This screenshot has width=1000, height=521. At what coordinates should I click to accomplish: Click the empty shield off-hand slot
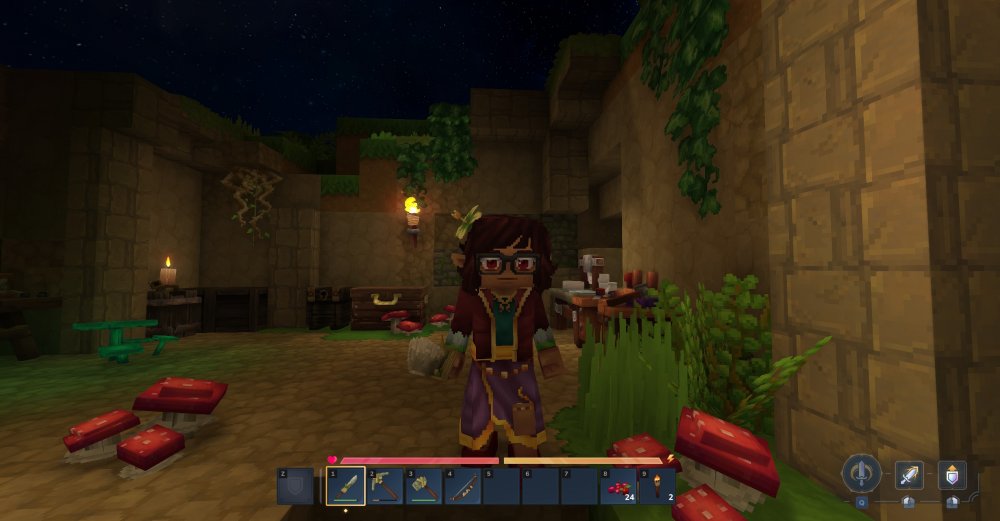tap(296, 487)
